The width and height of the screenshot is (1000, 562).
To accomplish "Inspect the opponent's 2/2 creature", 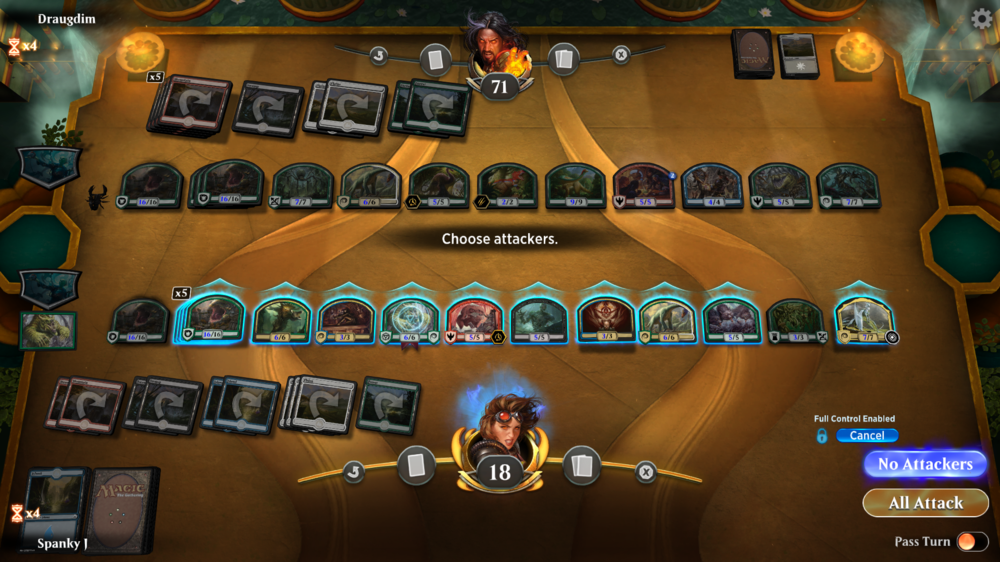I will pos(507,186).
